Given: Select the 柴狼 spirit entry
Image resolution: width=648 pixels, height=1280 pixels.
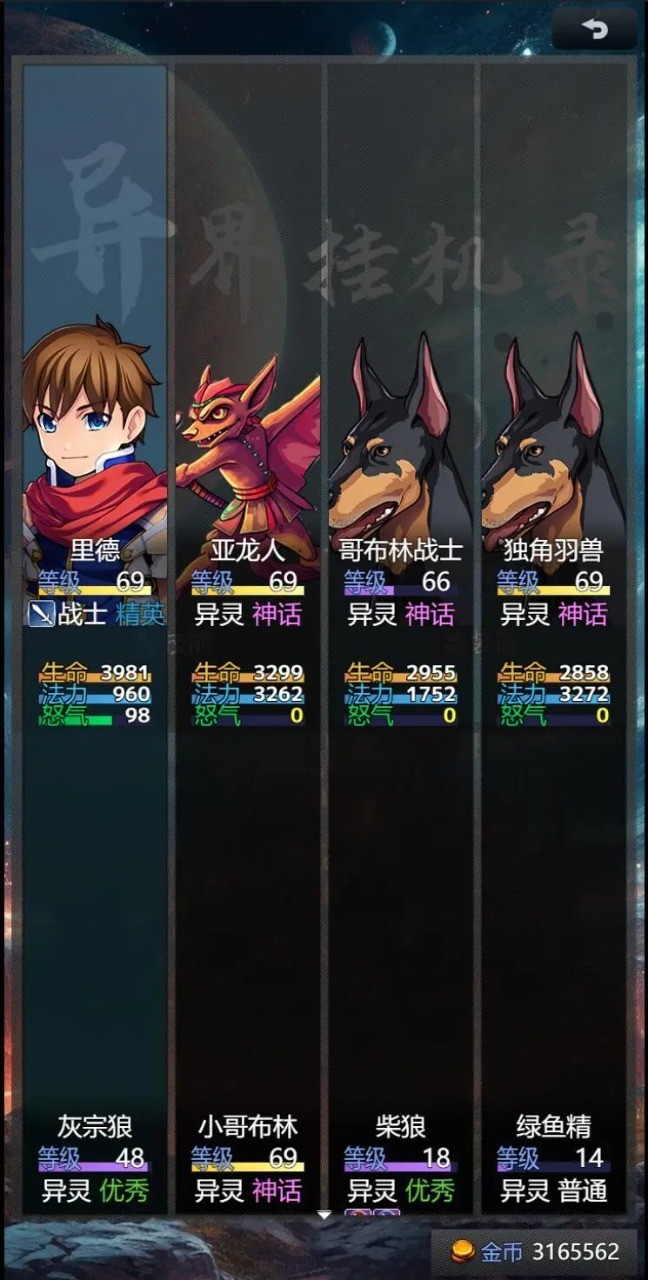Looking at the screenshot, I should 401,1158.
